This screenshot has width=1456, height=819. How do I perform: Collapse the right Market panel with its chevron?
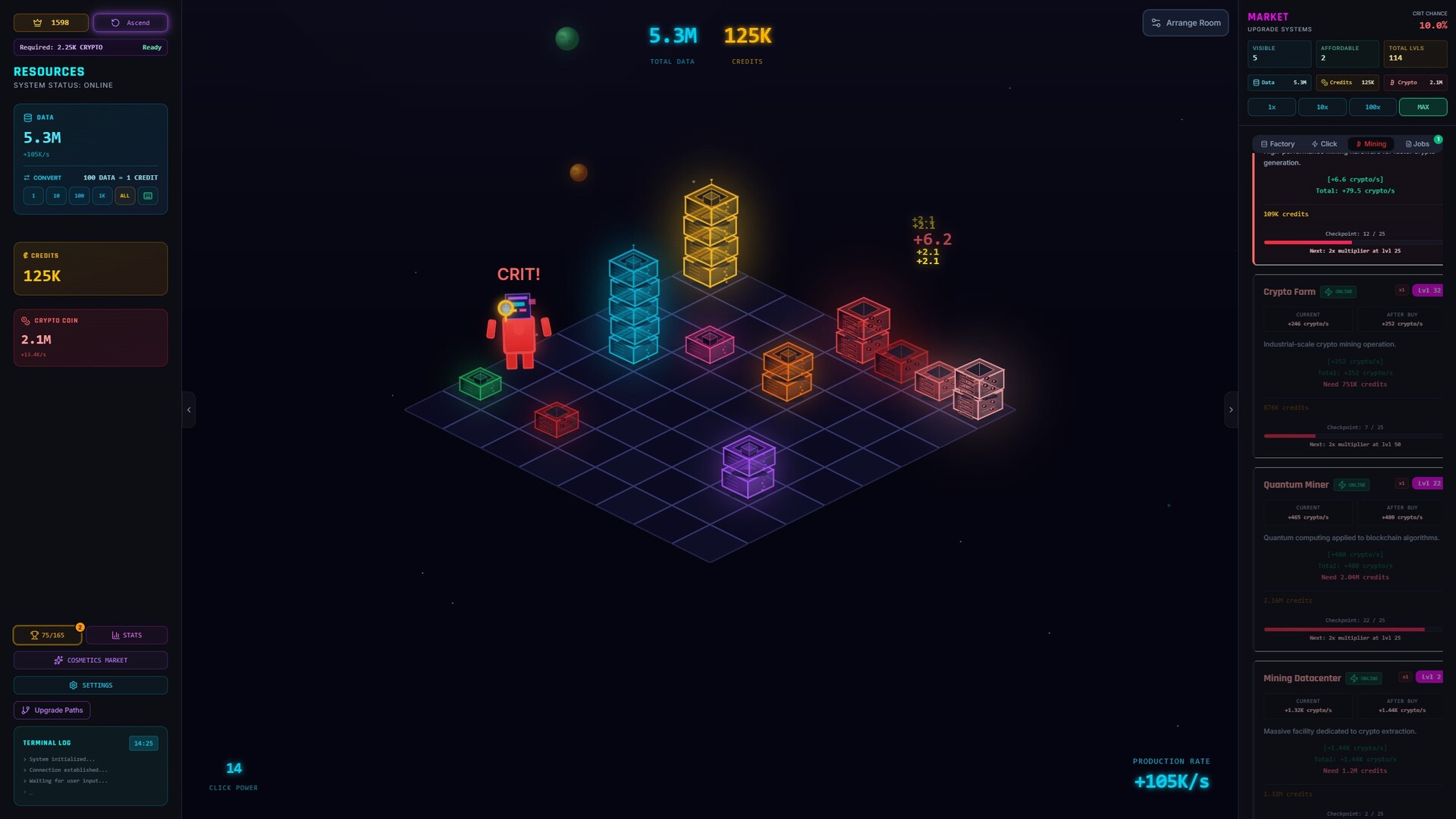1231,409
